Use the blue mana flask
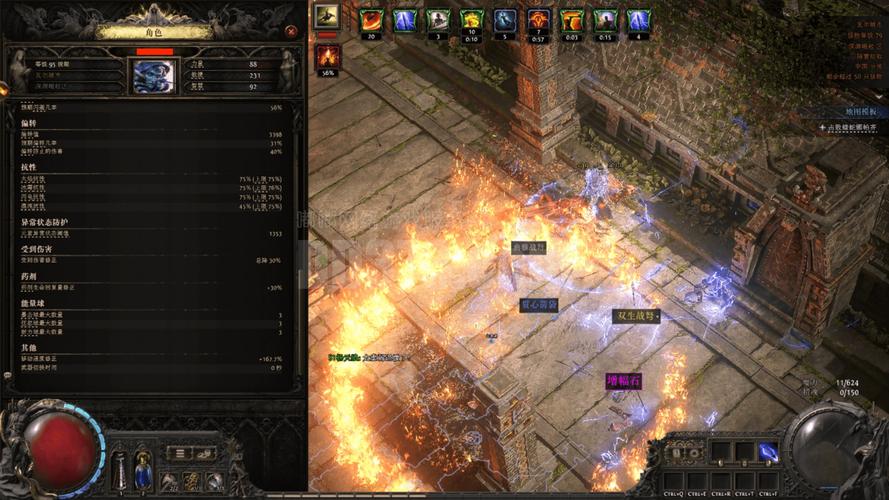Screen dimensions: 889x500 point(143,468)
